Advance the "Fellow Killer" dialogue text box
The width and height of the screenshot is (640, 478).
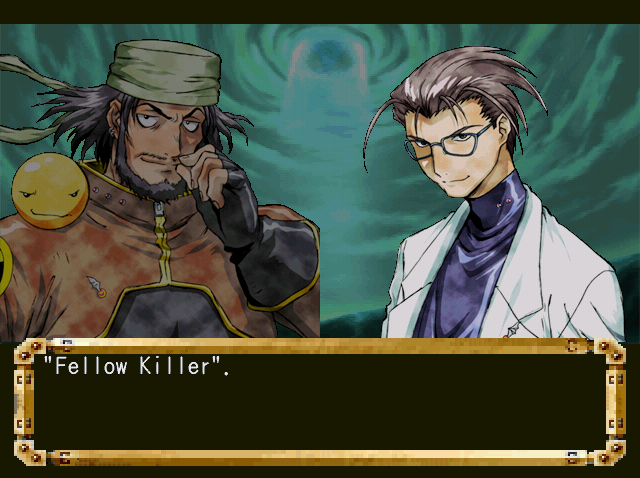[319, 402]
